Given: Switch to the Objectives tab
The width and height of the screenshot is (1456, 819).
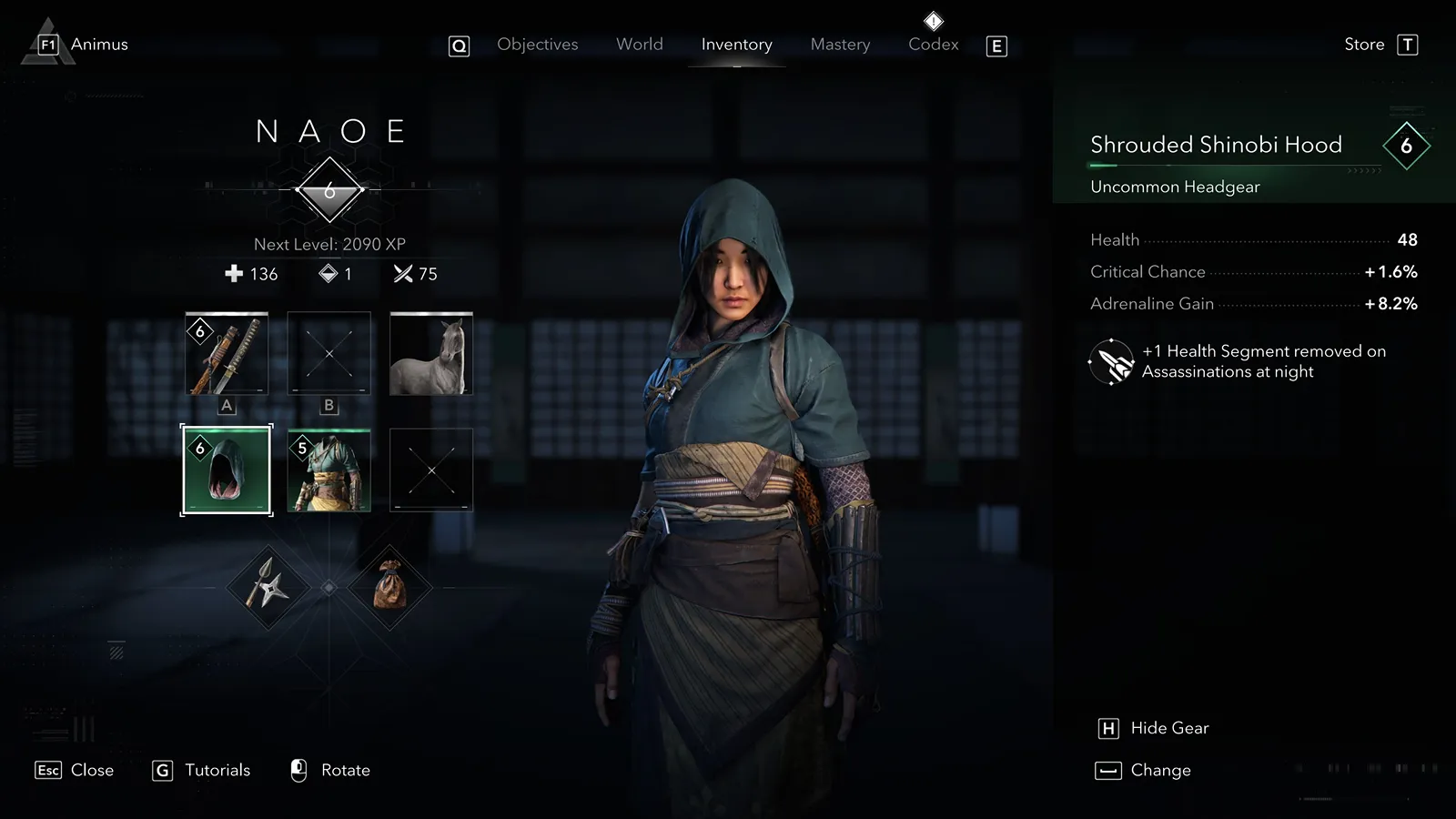Looking at the screenshot, I should coord(537,45).
